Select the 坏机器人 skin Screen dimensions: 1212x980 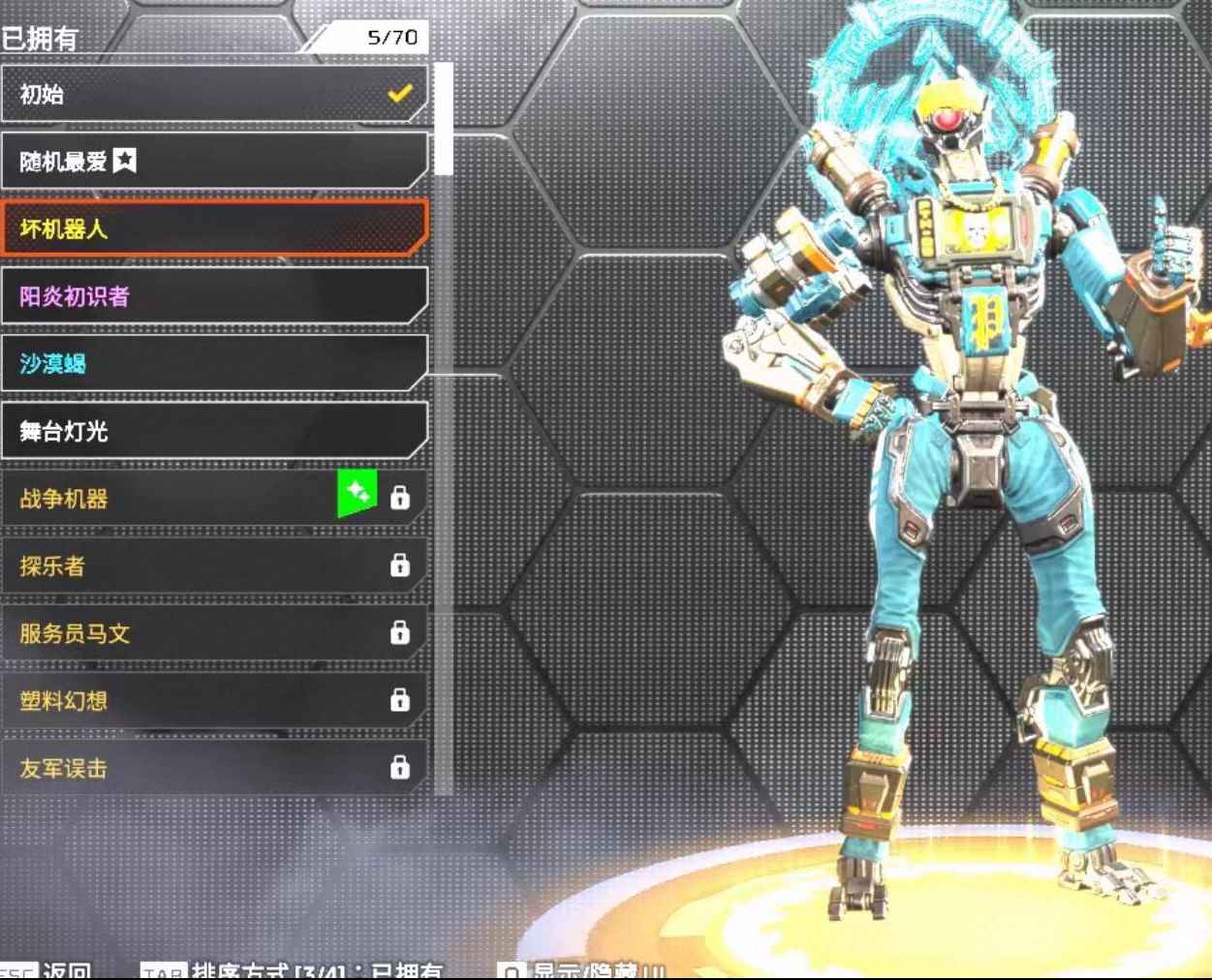pyautogui.click(x=213, y=229)
